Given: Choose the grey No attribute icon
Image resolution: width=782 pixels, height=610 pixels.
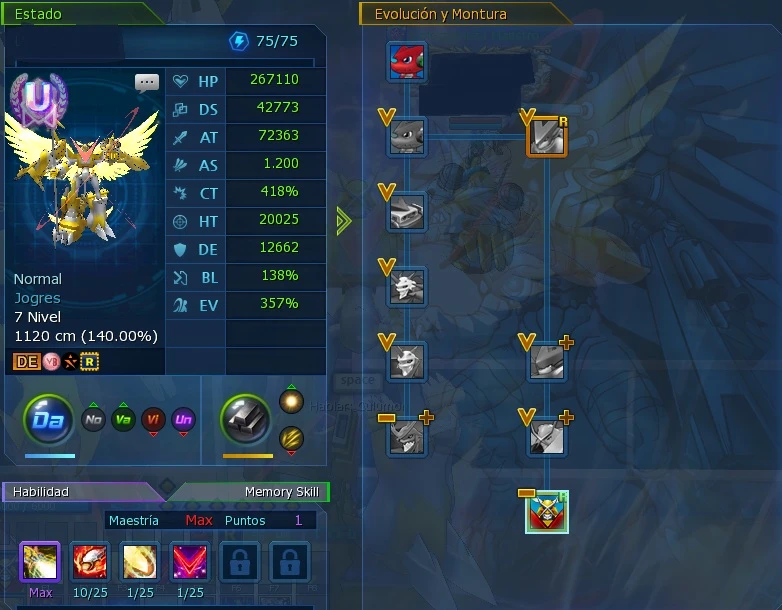Looking at the screenshot, I should click(x=94, y=420).
